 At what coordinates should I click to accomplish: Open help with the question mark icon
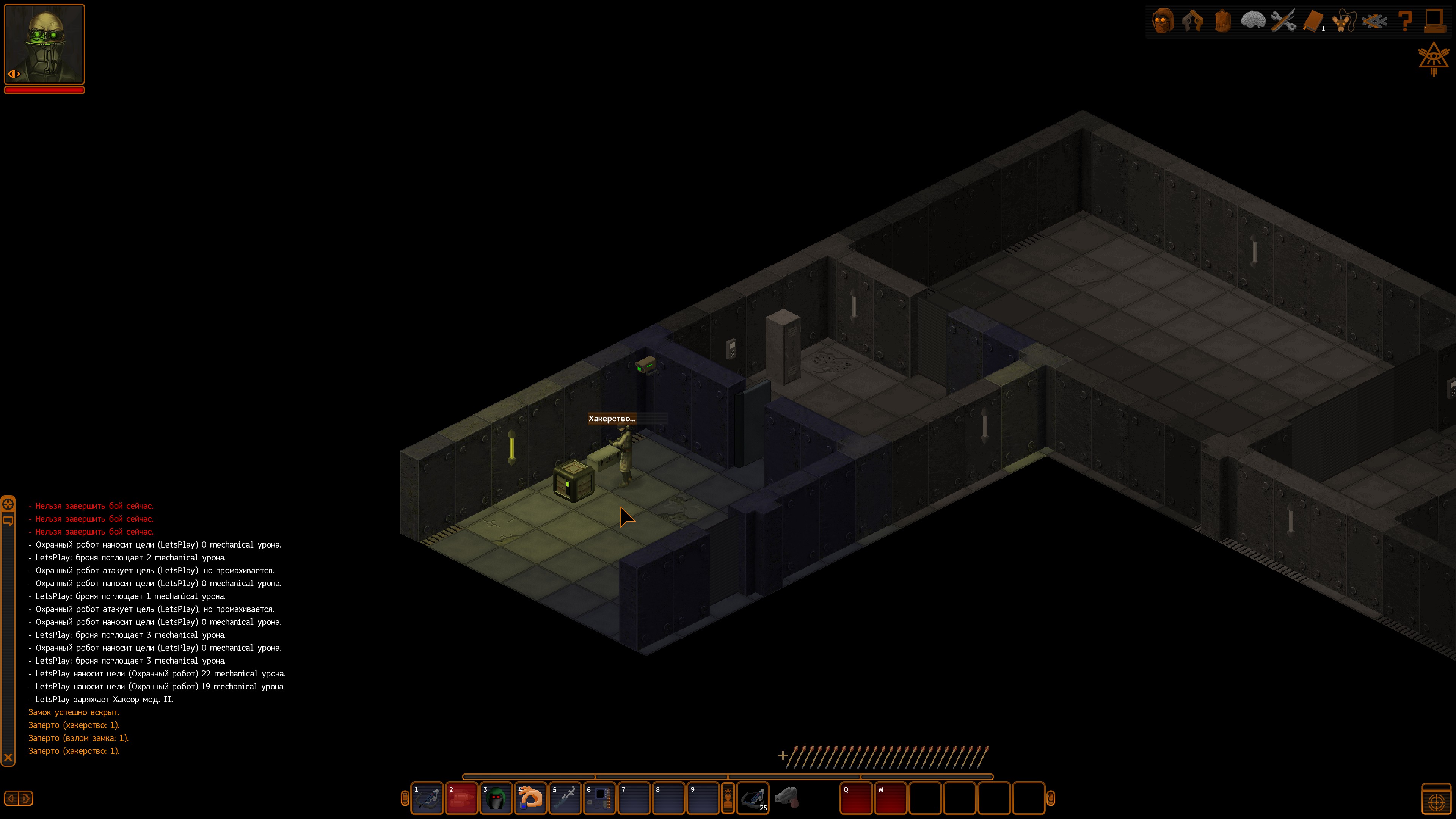(1405, 22)
